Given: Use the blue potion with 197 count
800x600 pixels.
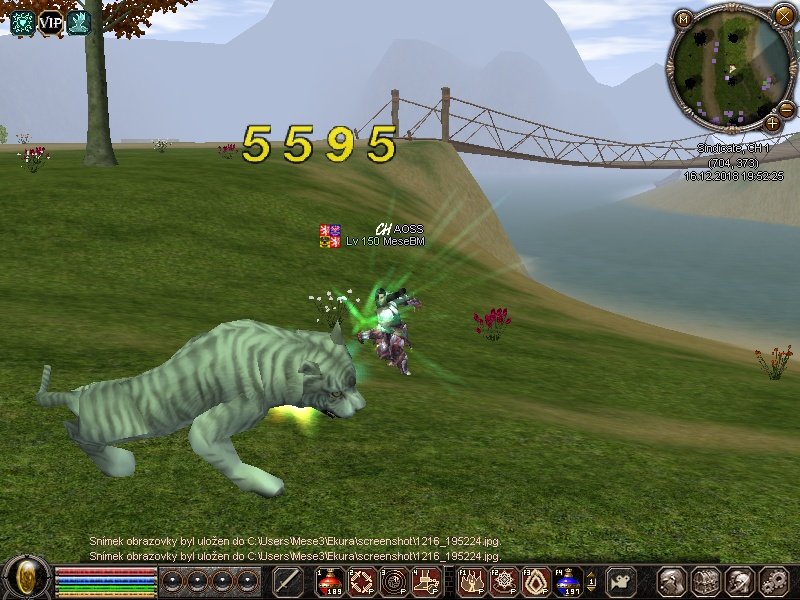Looking at the screenshot, I should 569,581.
